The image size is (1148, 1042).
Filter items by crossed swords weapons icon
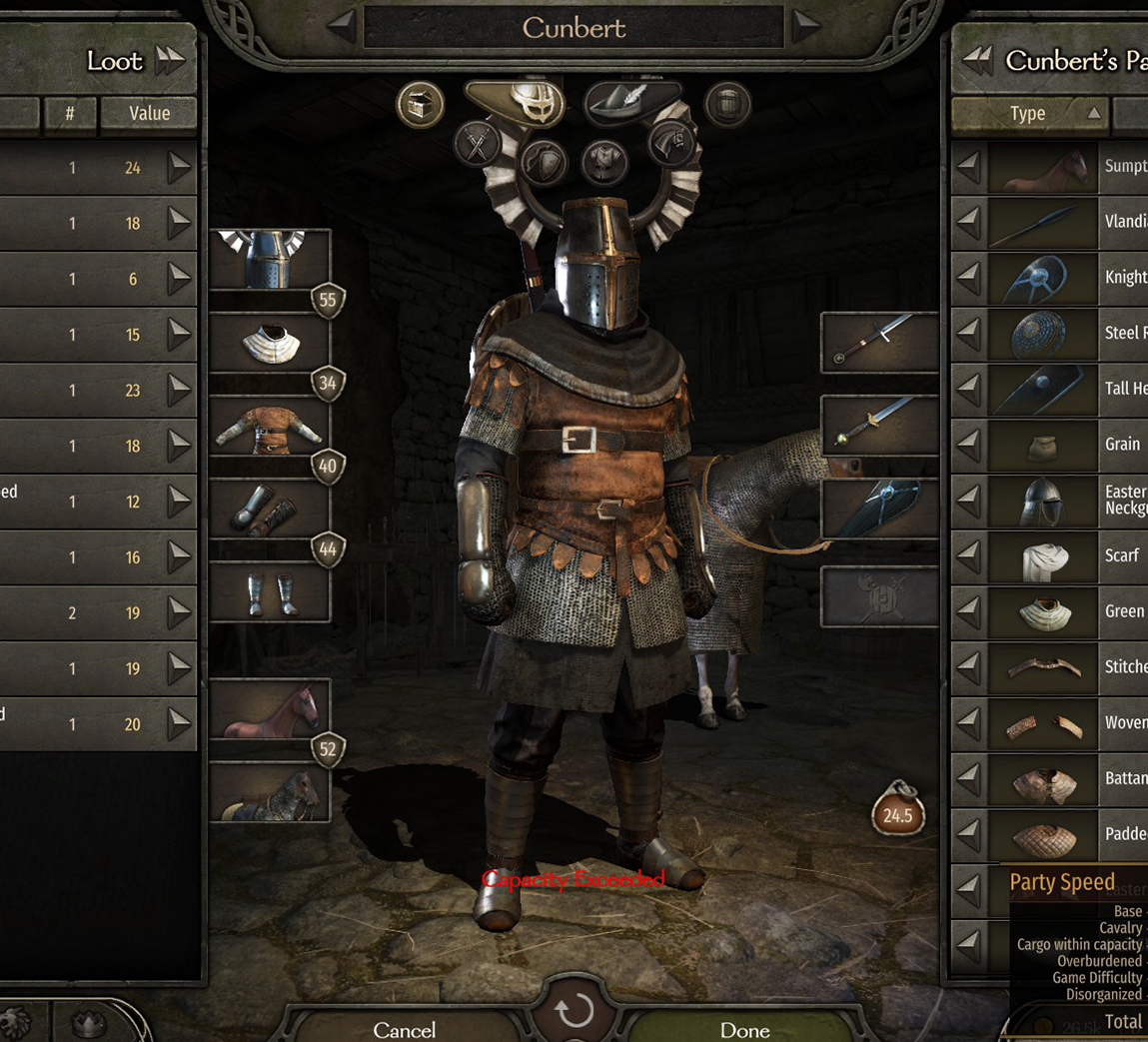point(478,145)
